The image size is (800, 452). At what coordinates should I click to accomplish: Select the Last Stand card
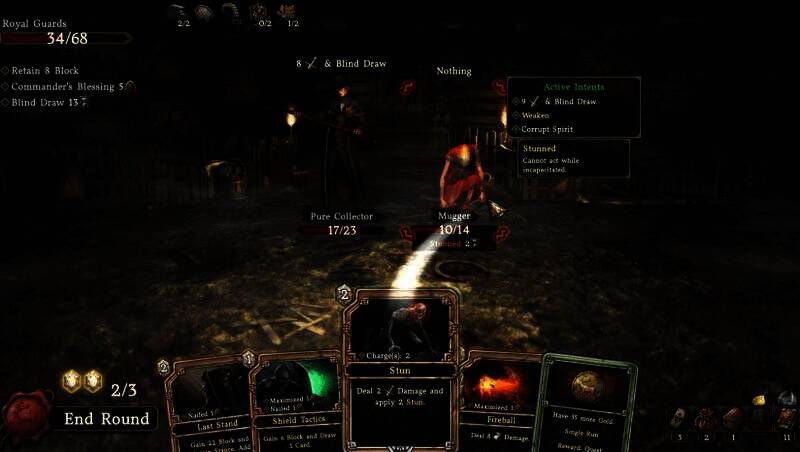coord(205,405)
